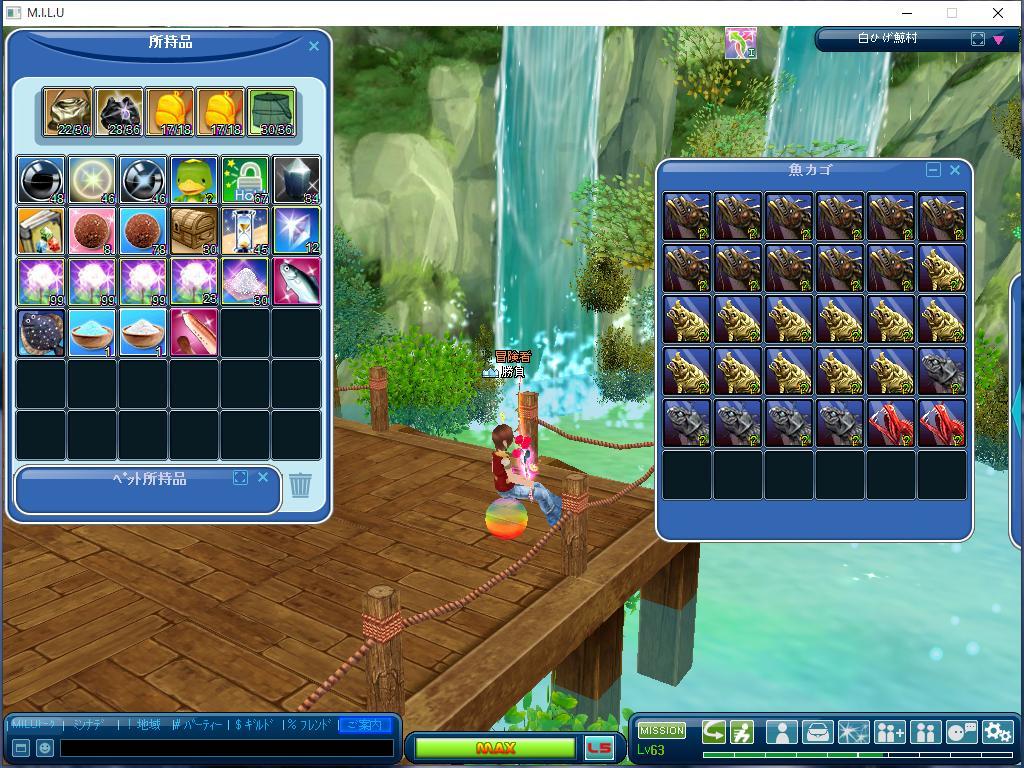The image size is (1024, 768).
Task: Close the 所持品 inventory window
Action: coord(313,46)
